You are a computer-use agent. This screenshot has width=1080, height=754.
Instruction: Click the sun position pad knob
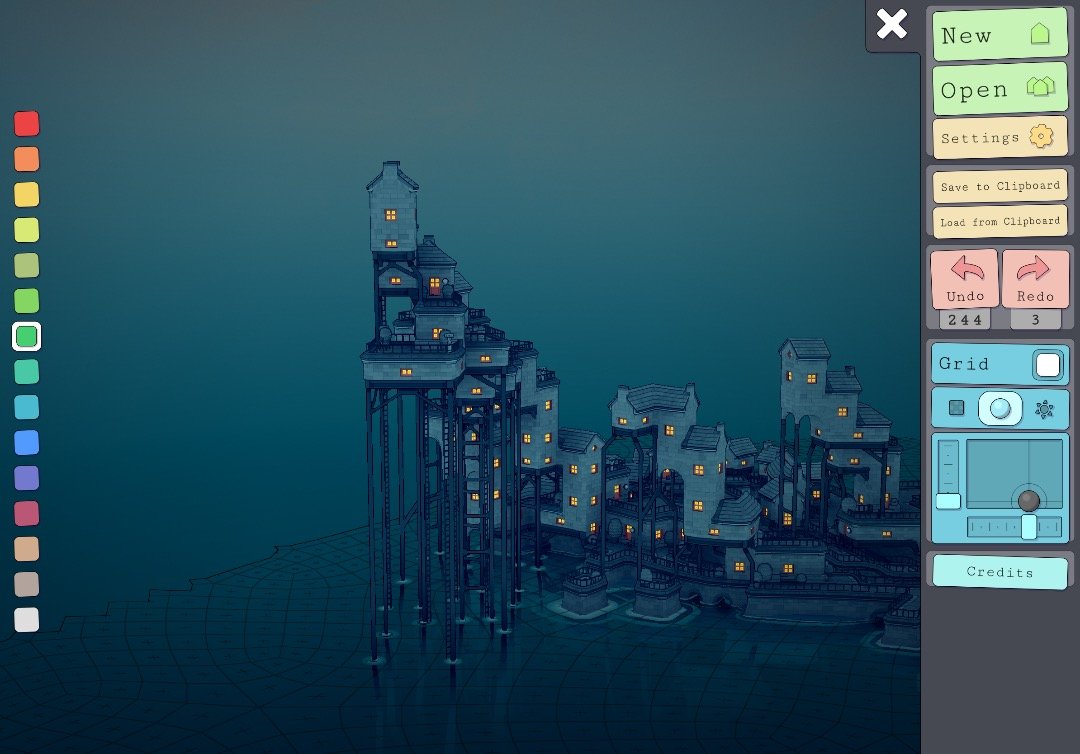(1029, 500)
